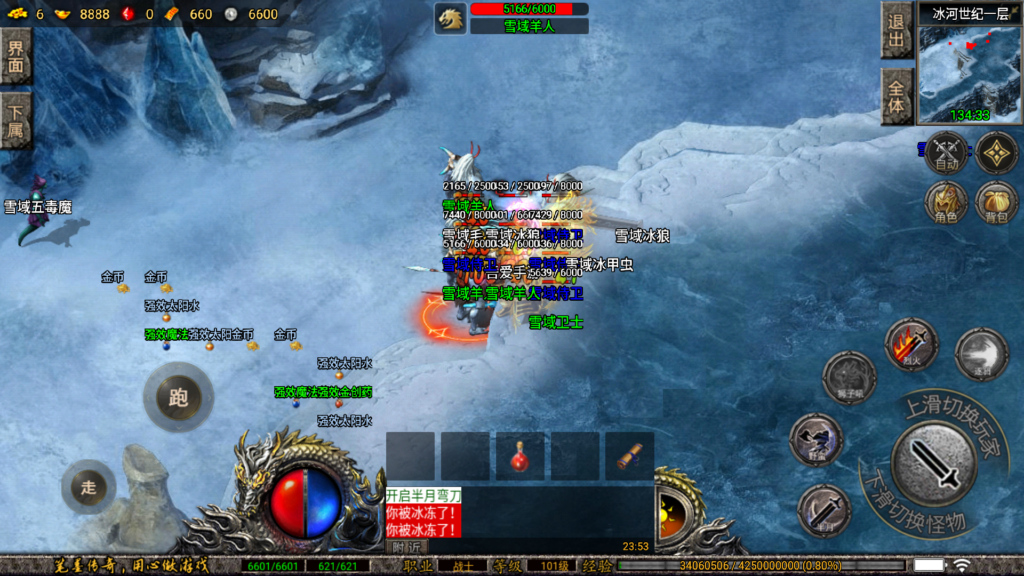This screenshot has height=576, width=1024.
Task: Use the red health potion slot
Action: coord(520,456)
